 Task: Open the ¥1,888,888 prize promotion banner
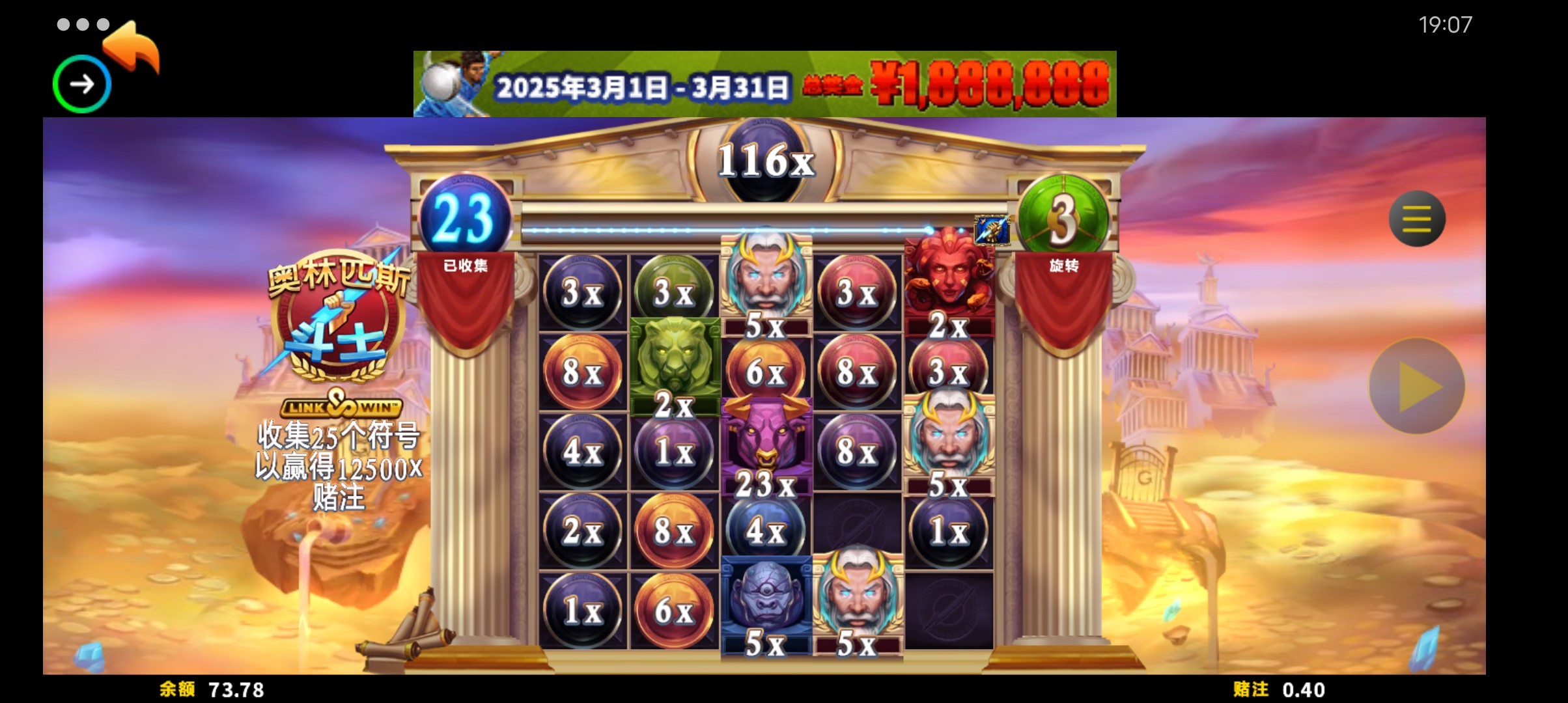click(x=764, y=85)
